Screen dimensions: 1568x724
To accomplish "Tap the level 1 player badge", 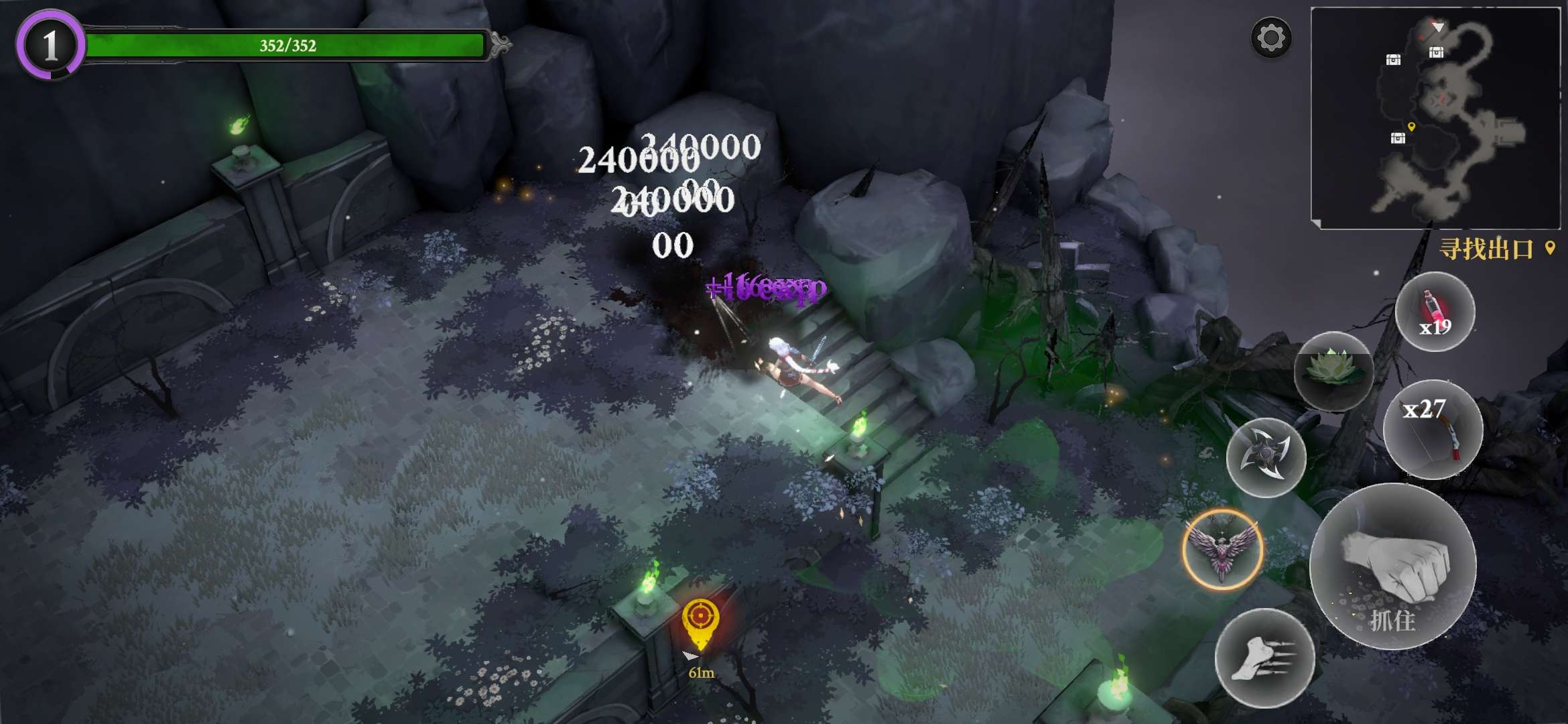I will coord(50,46).
